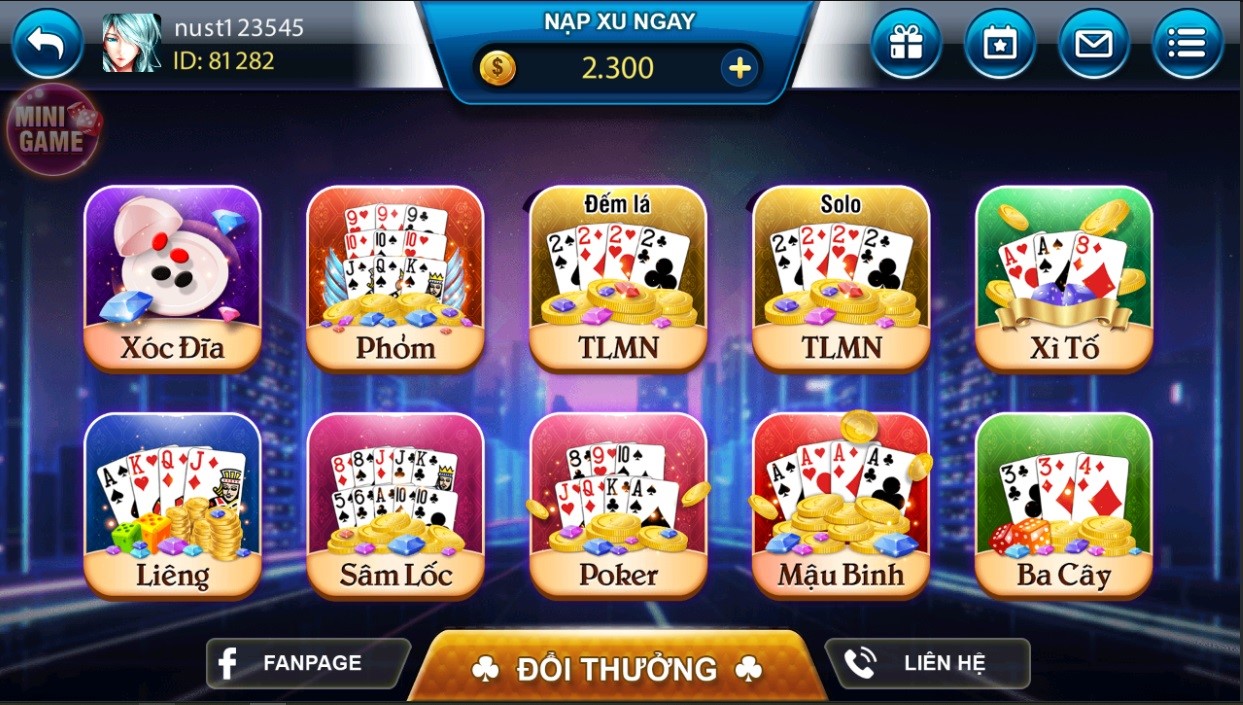
Task: Go back using the arrow button
Action: click(46, 44)
